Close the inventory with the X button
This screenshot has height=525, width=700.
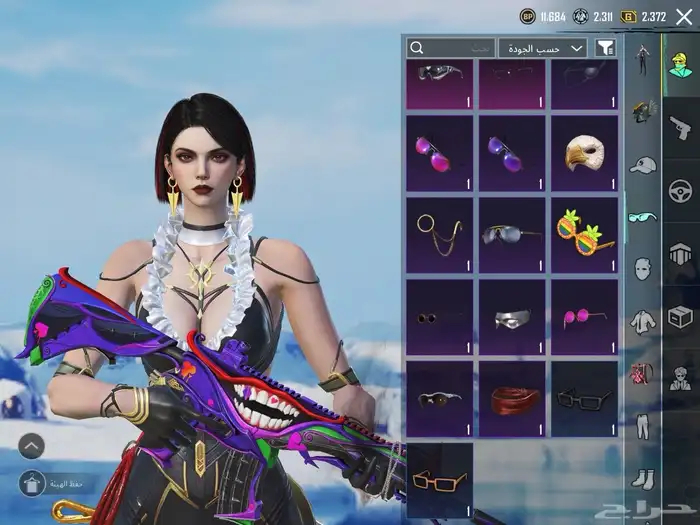684,16
